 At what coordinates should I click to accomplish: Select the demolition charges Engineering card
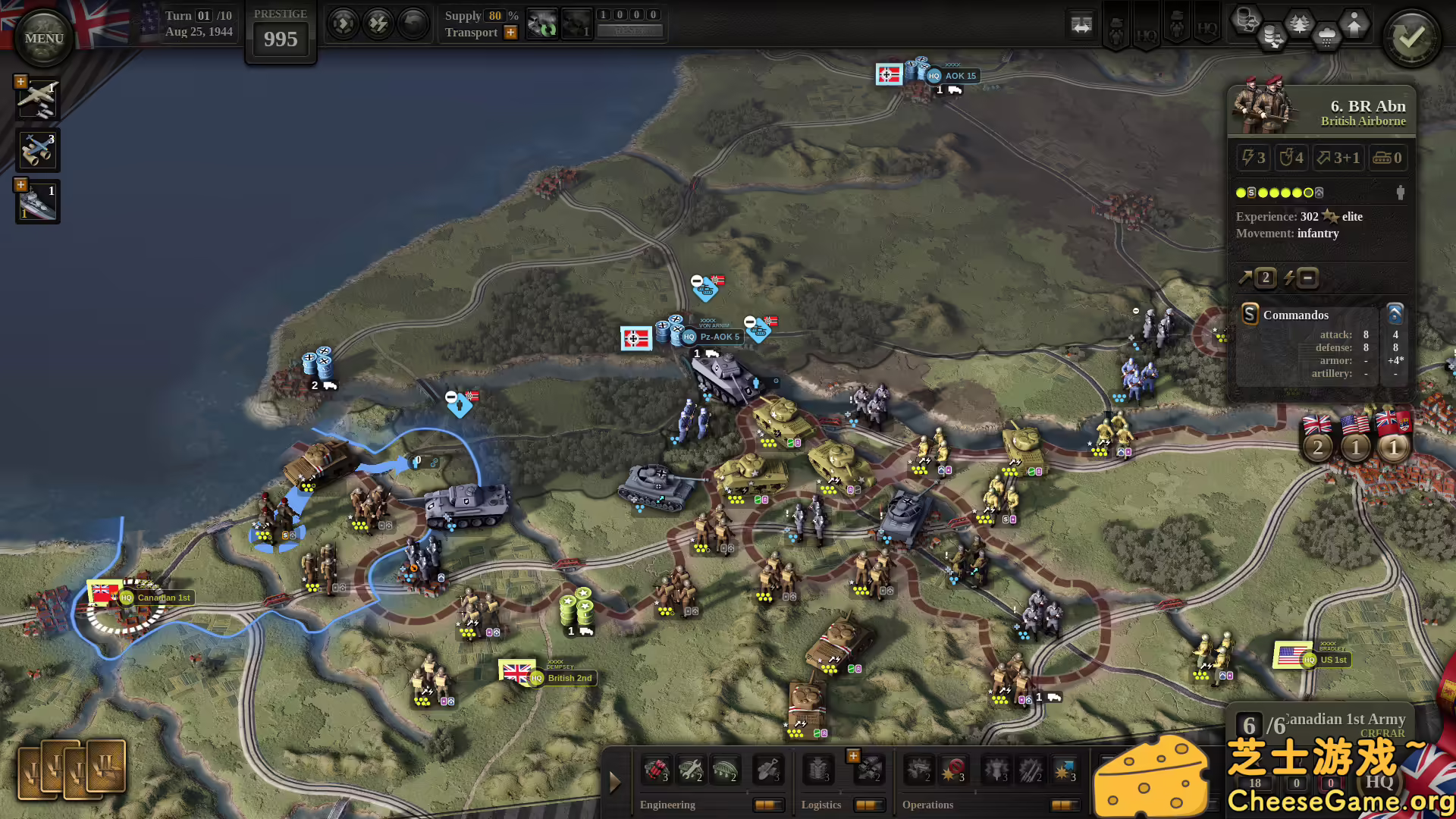657,771
